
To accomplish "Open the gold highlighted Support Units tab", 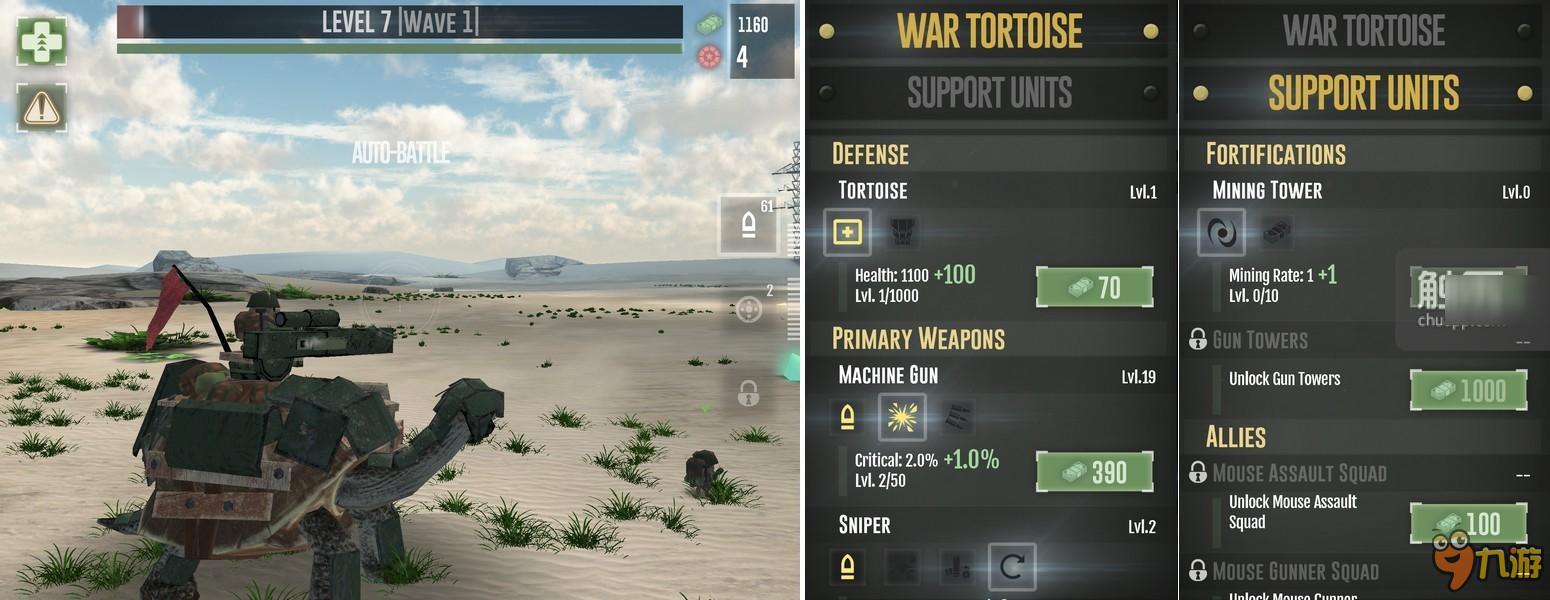I will [x=1363, y=93].
